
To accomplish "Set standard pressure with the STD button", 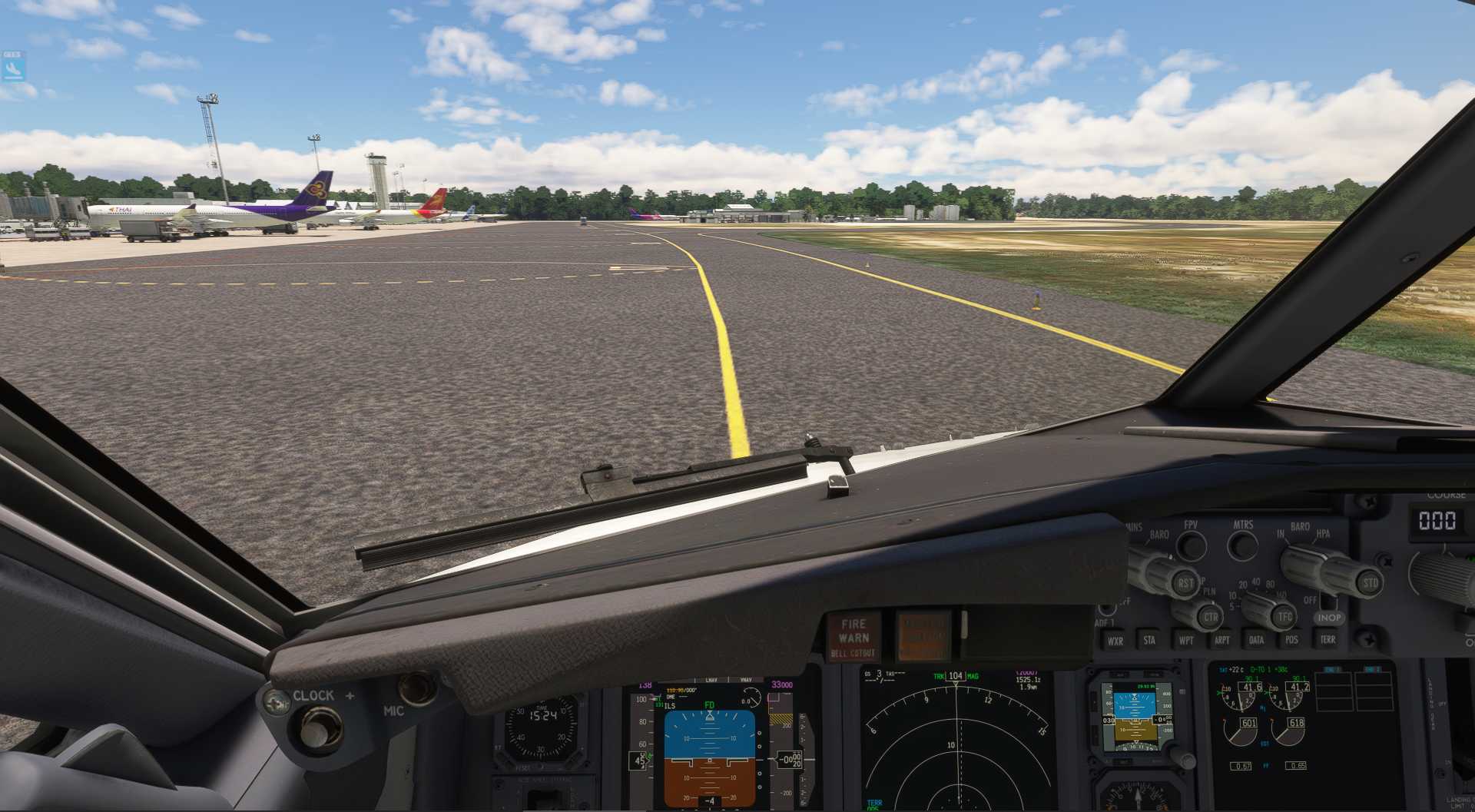I will [1371, 582].
